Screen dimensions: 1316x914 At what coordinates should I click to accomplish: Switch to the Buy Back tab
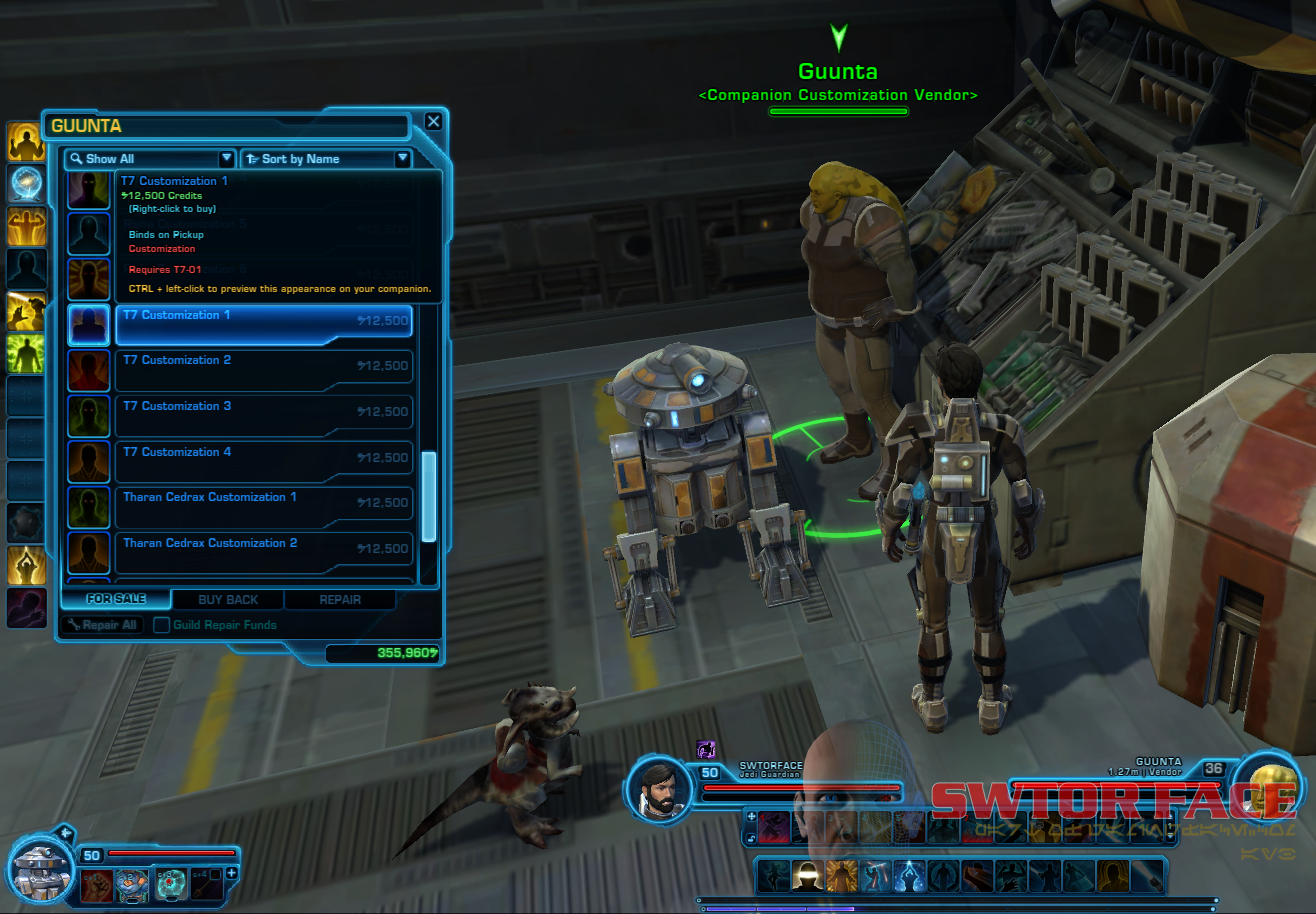tap(228, 600)
